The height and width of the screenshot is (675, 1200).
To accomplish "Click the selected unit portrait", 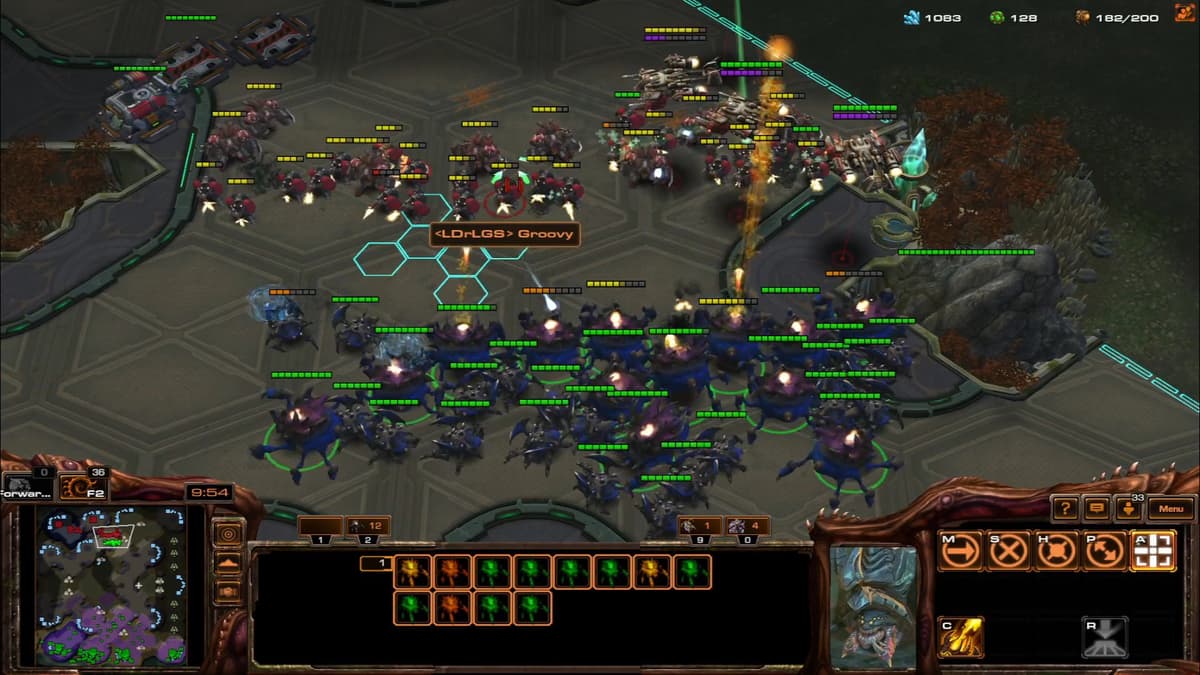I will click(x=872, y=606).
